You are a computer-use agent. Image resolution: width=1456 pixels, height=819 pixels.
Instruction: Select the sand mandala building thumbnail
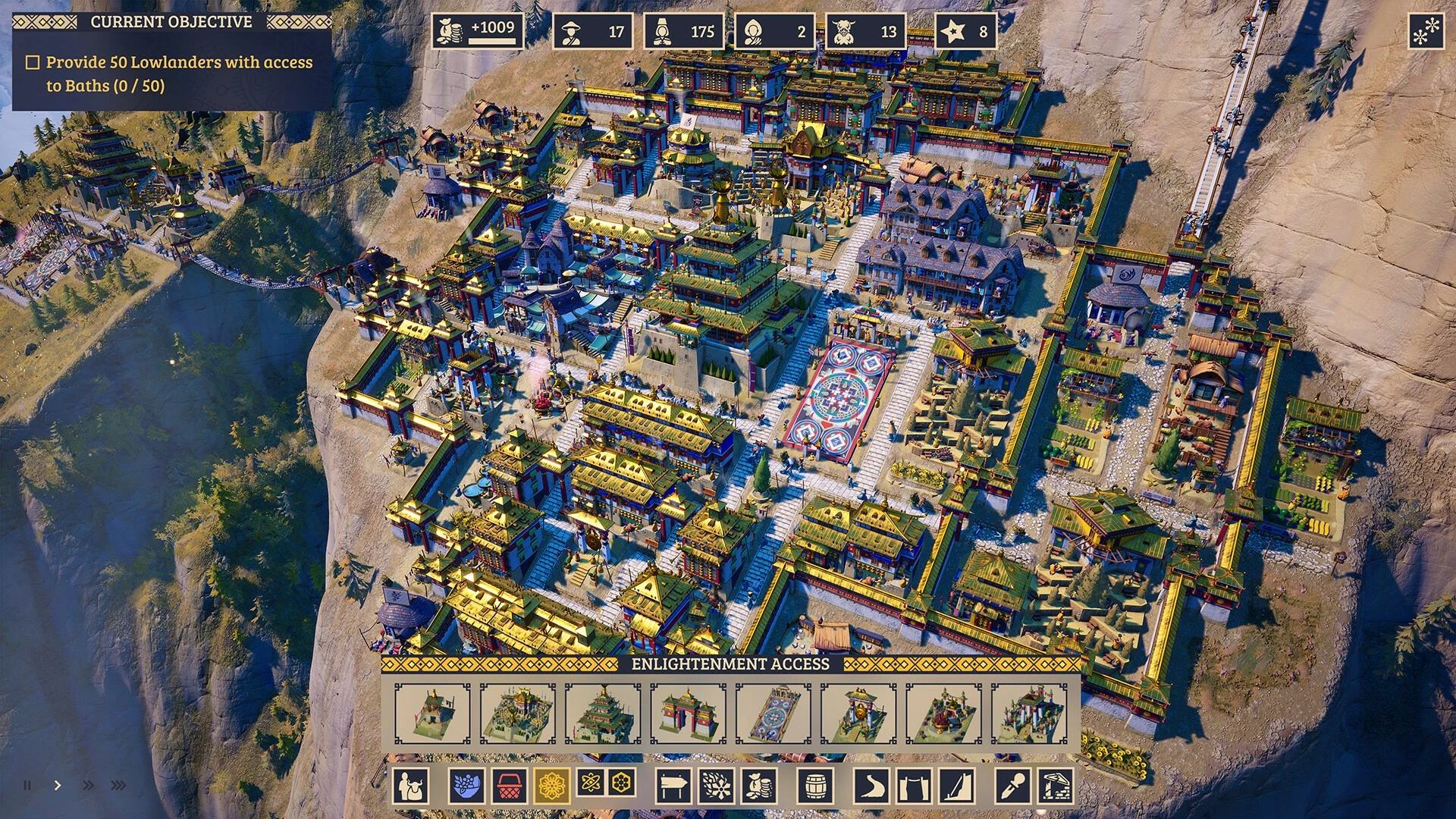(x=773, y=713)
